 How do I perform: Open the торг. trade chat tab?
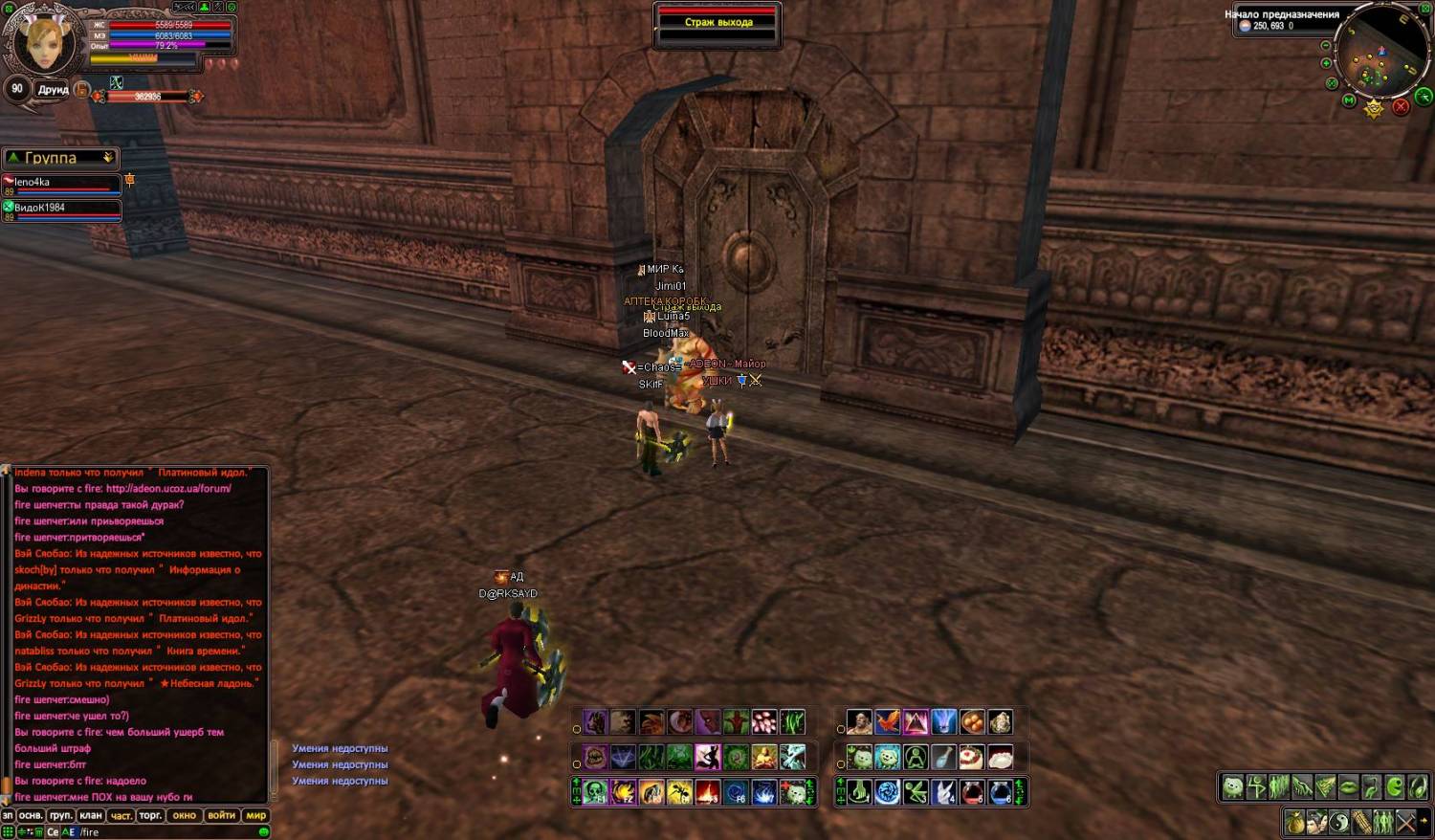click(150, 816)
